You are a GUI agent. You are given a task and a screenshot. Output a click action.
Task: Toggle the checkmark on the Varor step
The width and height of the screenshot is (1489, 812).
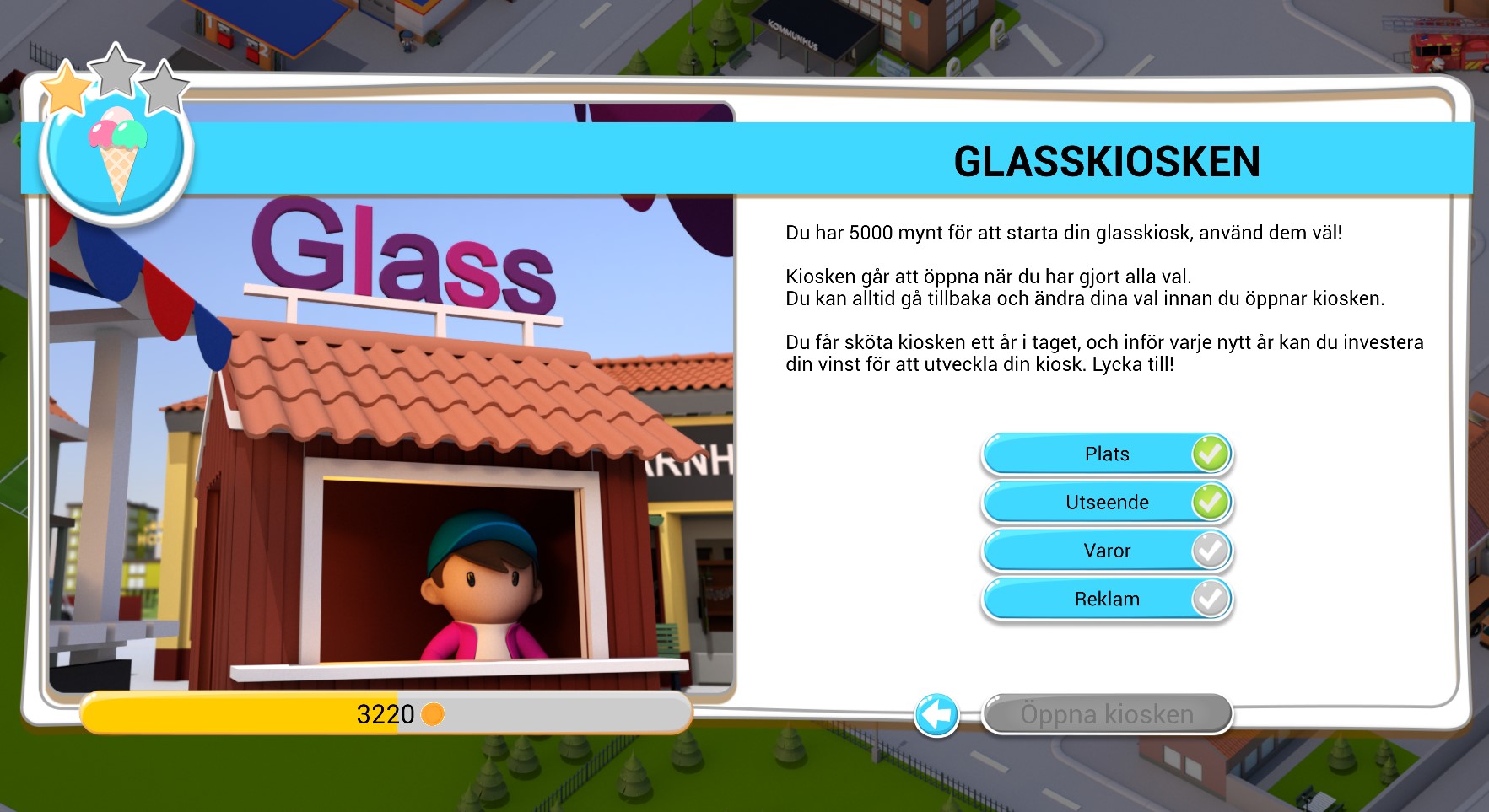click(x=1212, y=550)
